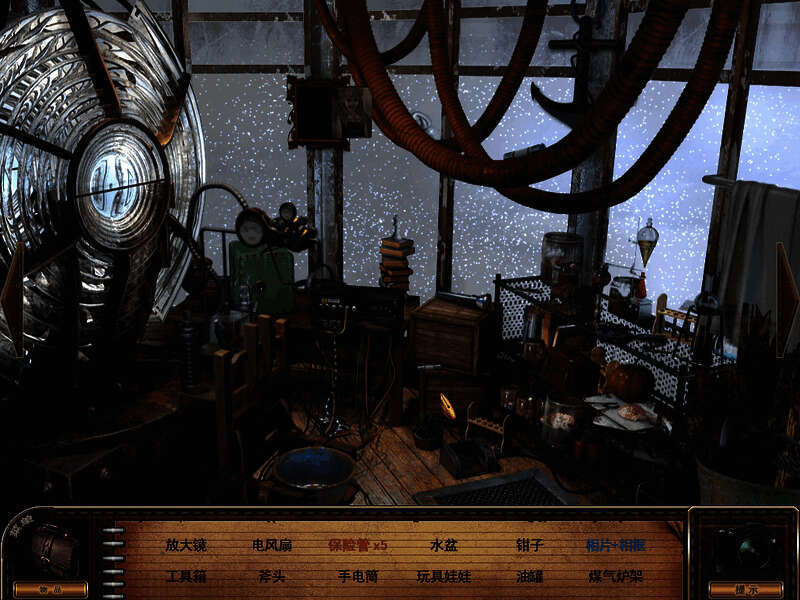Select the blue 相片+相框 entry
The image size is (800, 600).
[x=615, y=546]
